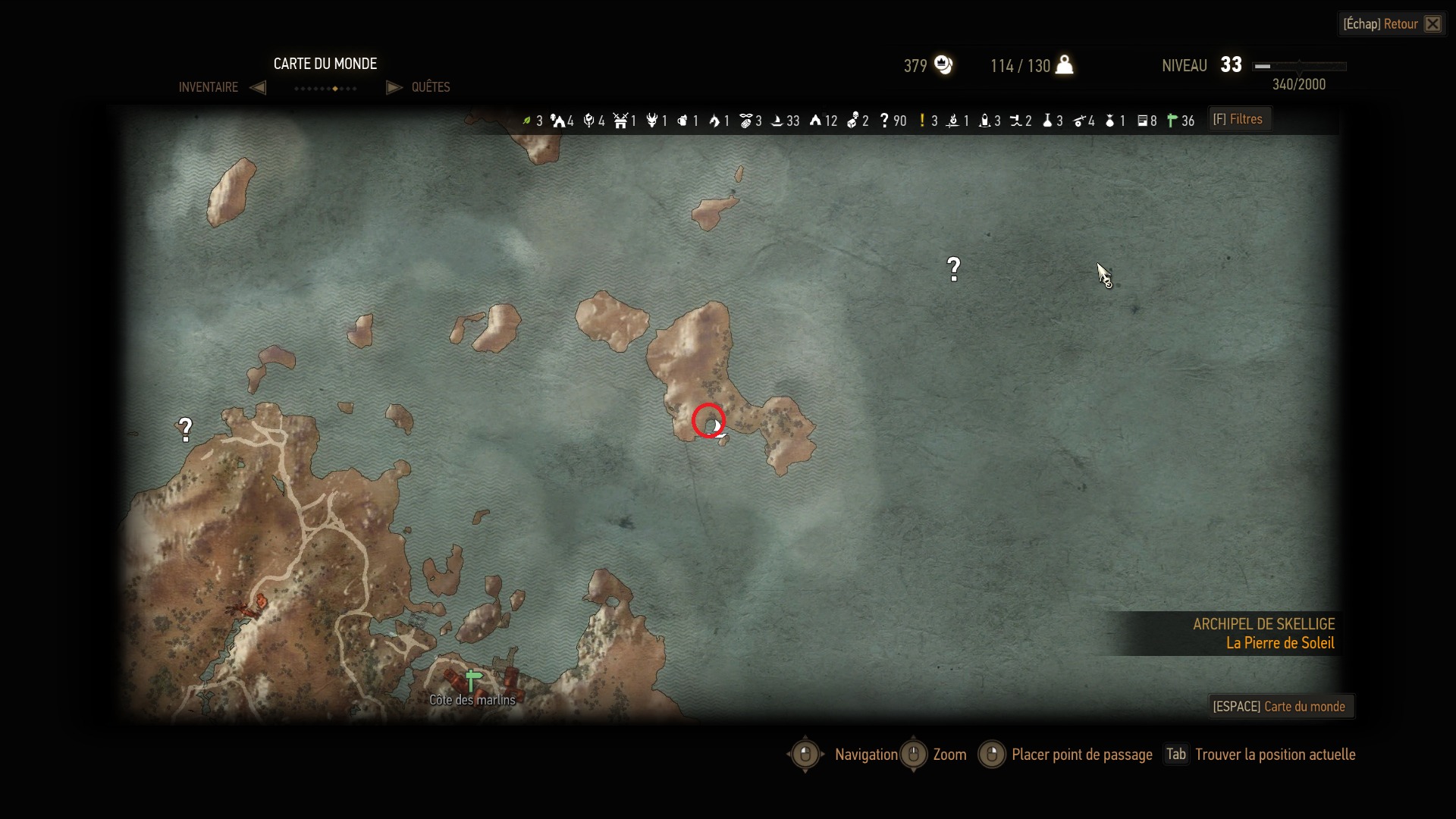Open the Filtres map filter list
Viewport: 1456px width, 819px height.
click(x=1238, y=119)
